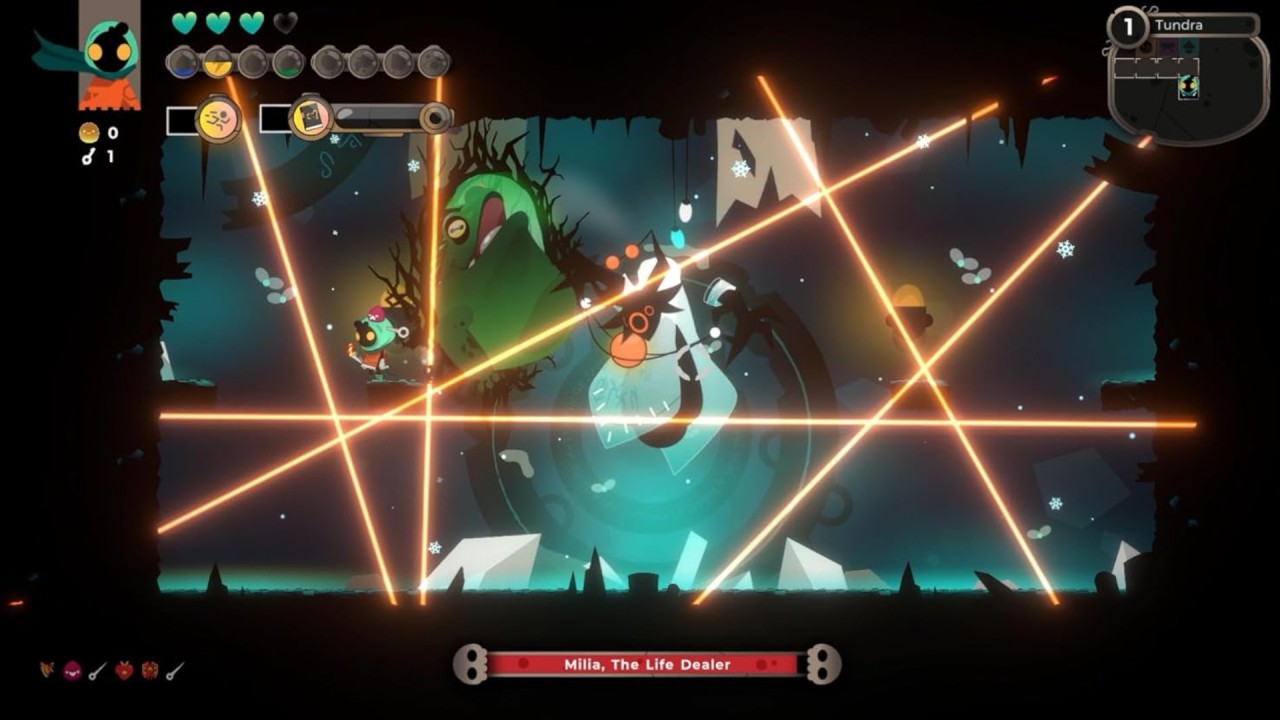Viewport: 1280px width, 720px height.
Task: Select the red strawberry relic icon
Action: coord(124,671)
